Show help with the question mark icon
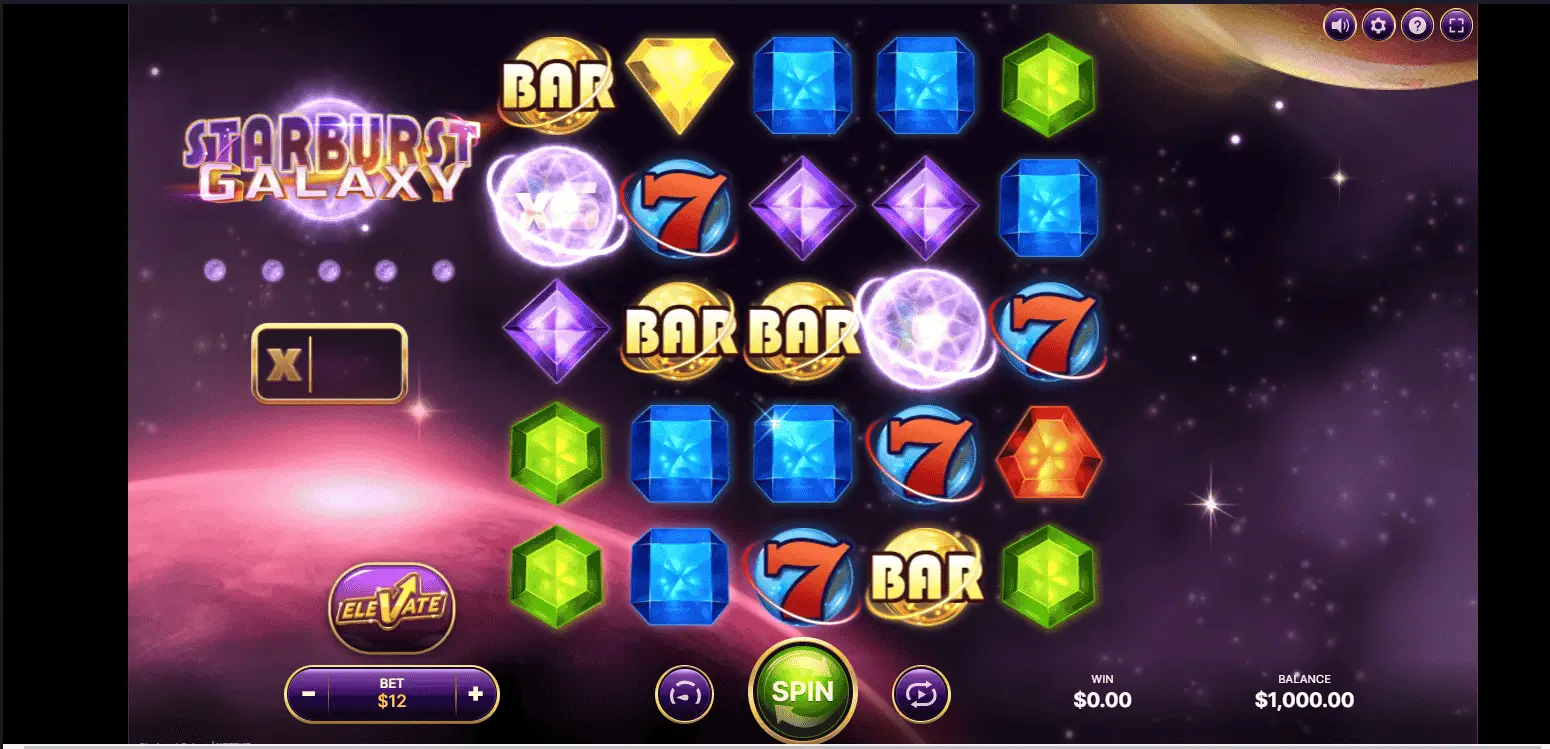The height and width of the screenshot is (749, 1550). pyautogui.click(x=1417, y=25)
